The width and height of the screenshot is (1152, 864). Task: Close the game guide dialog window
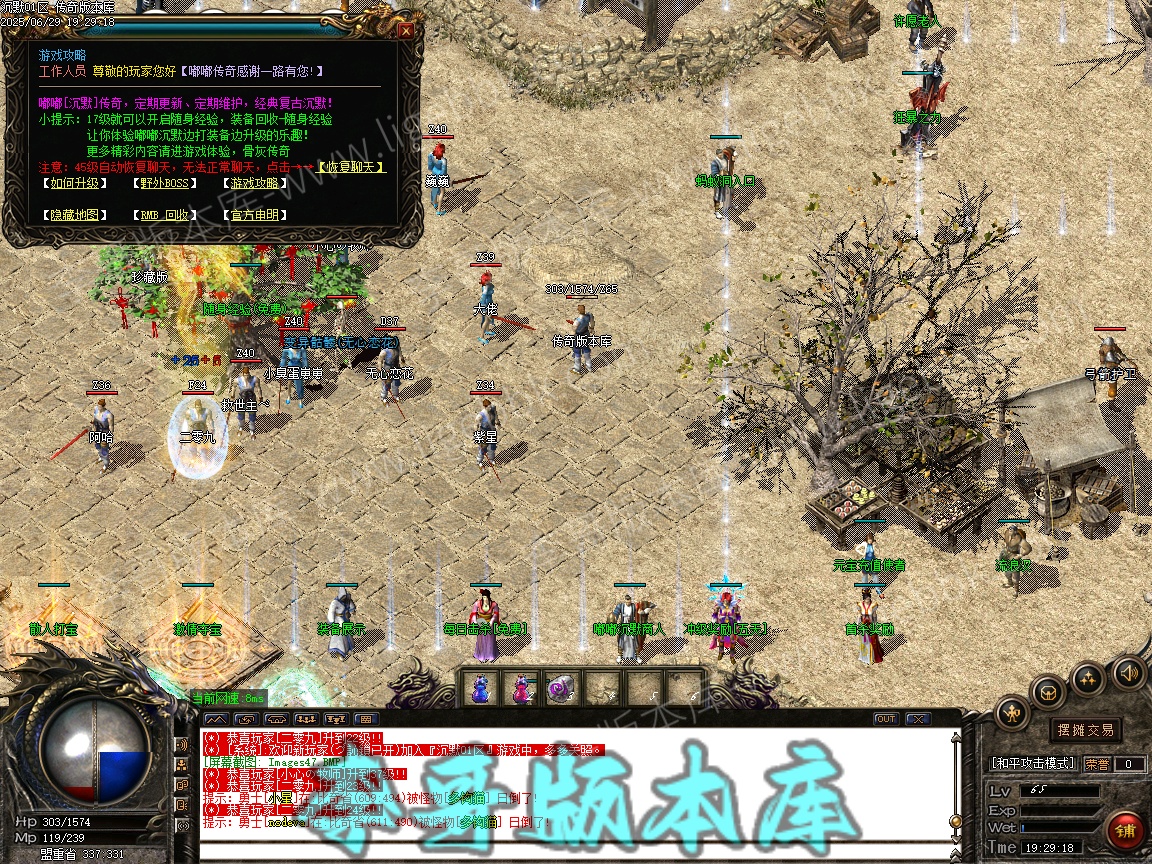405,30
